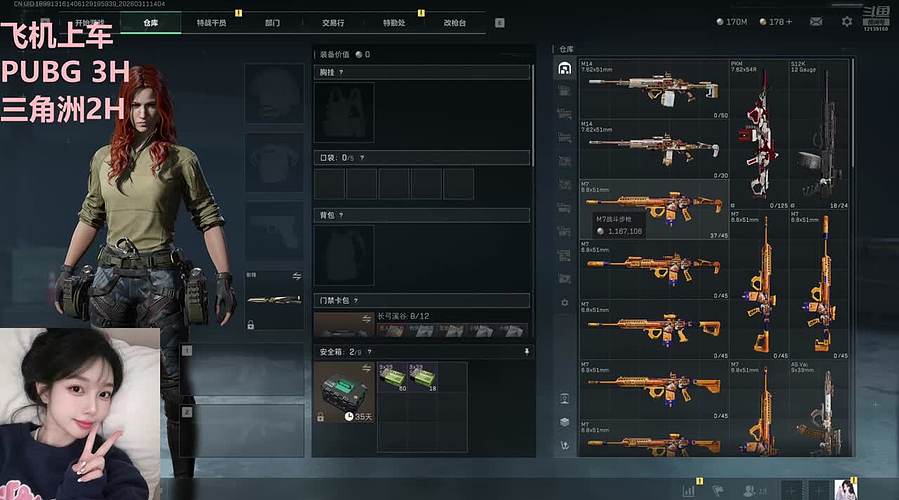
Task: Select the top stash category filter icon
Action: coord(565,68)
